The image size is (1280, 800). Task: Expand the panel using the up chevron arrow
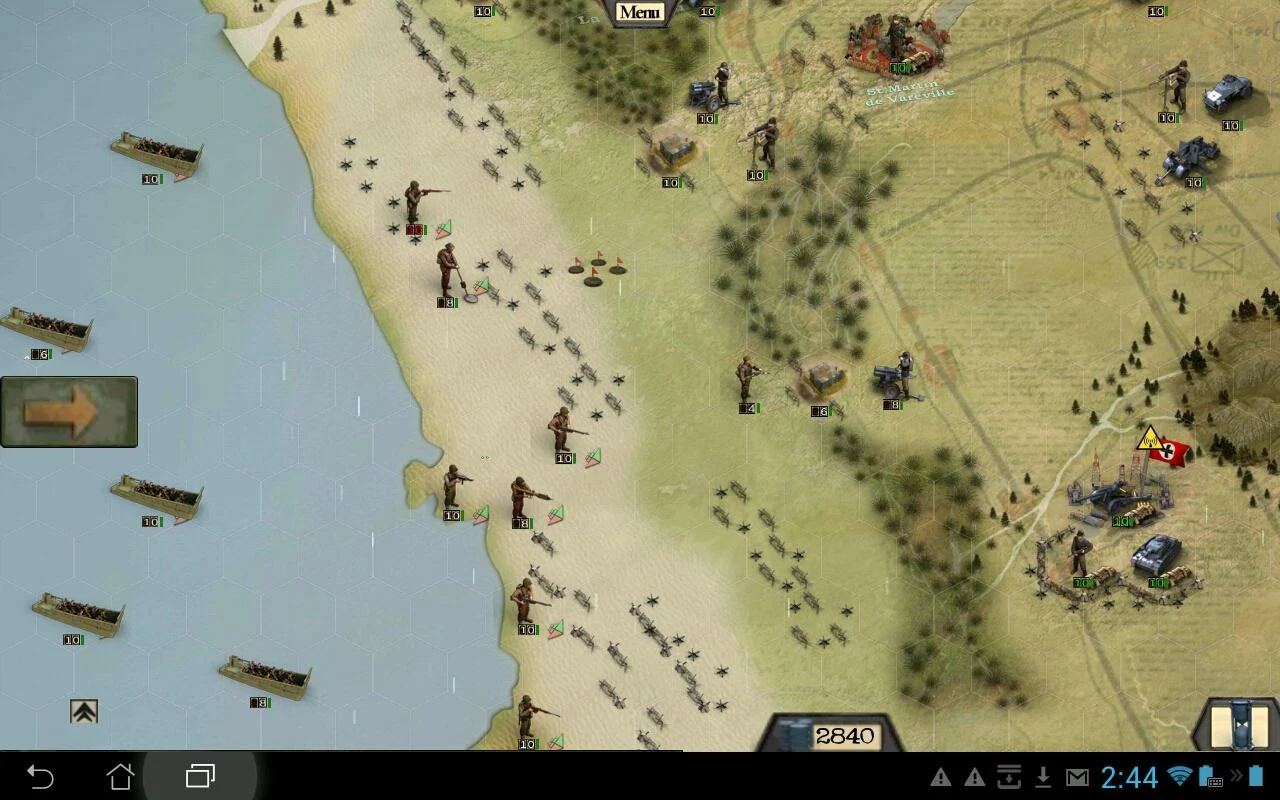pos(85,710)
